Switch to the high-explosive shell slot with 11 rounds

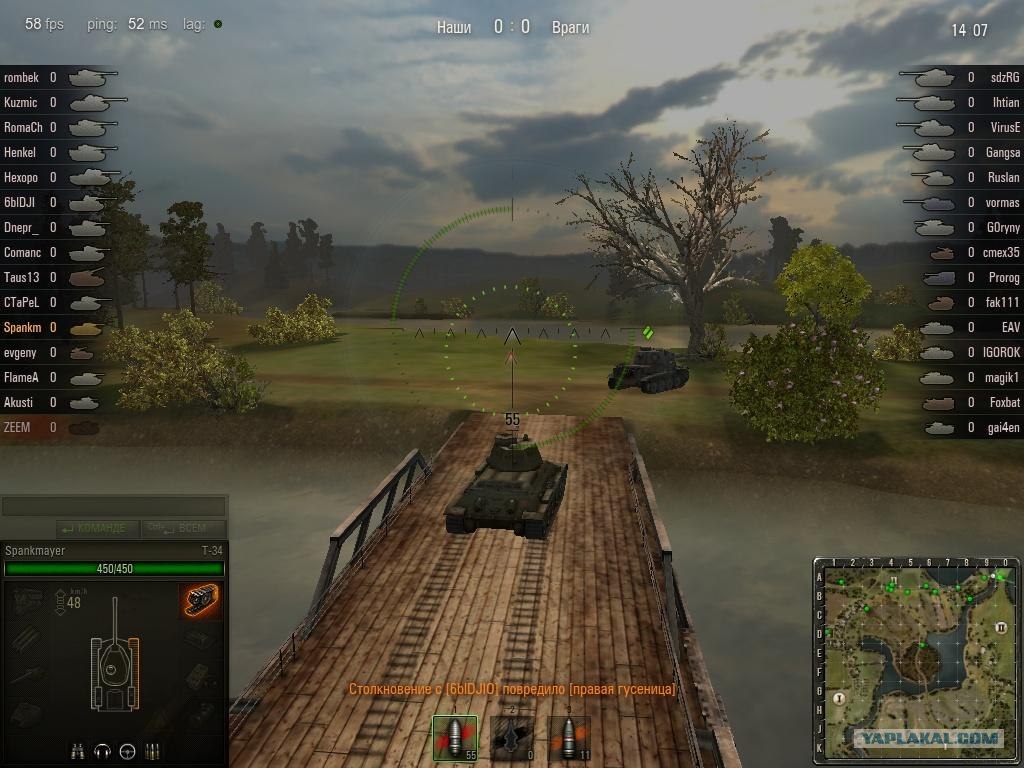[x=568, y=738]
